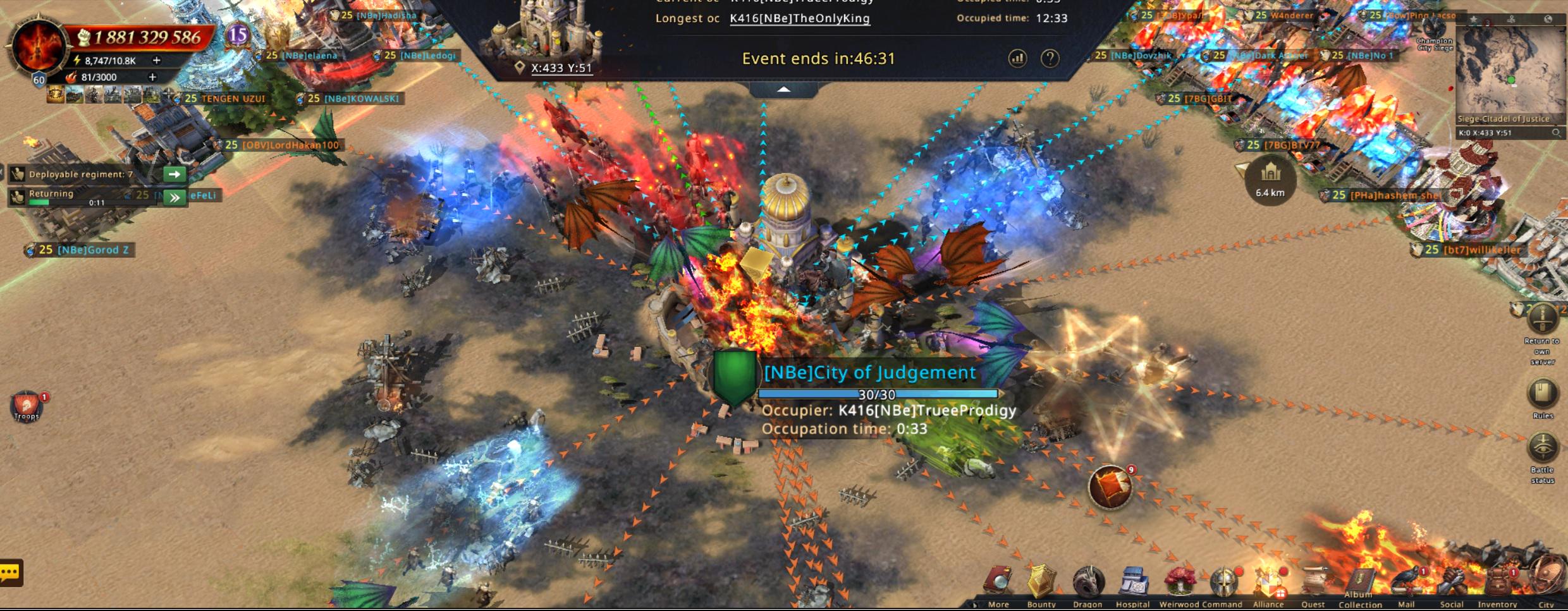Add stamina with the lightning plus button
This screenshot has height=611, width=1568.
[x=156, y=61]
